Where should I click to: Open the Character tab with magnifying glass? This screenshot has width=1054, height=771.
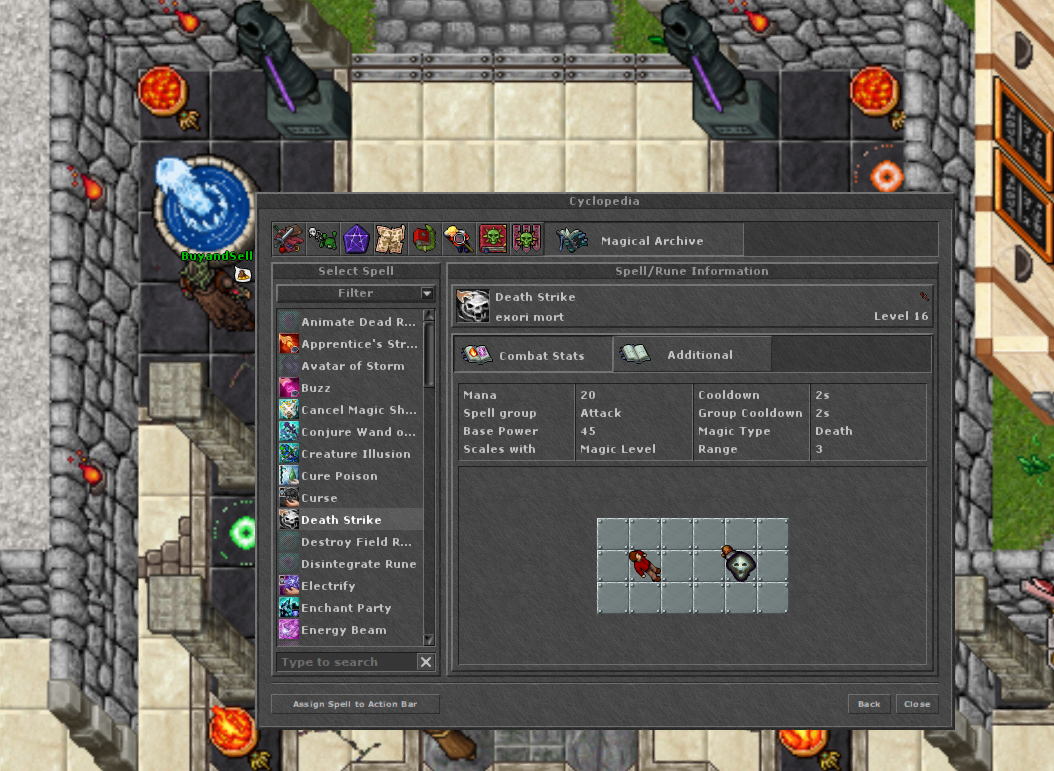458,240
